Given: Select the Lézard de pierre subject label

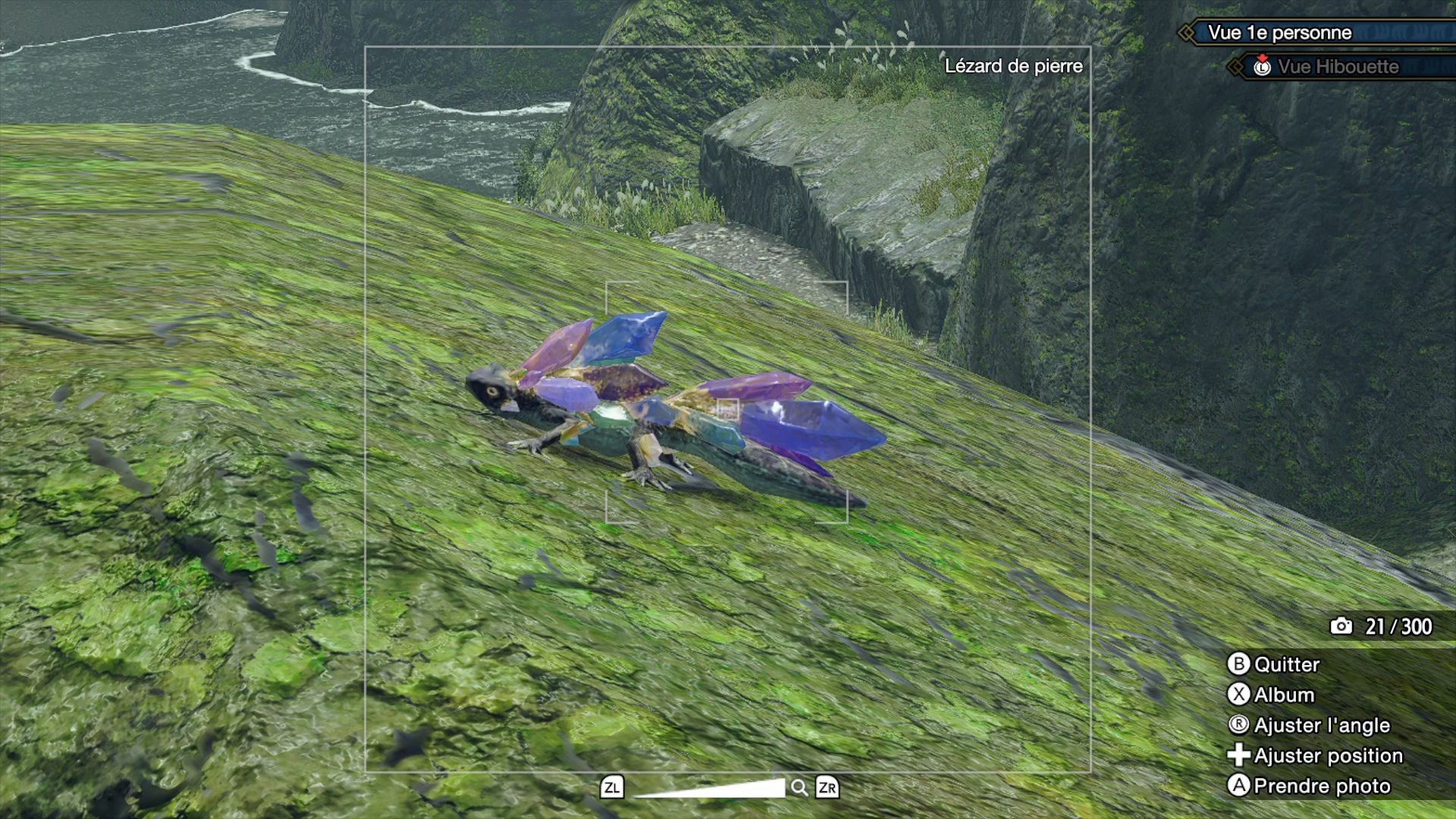Looking at the screenshot, I should click(1014, 67).
